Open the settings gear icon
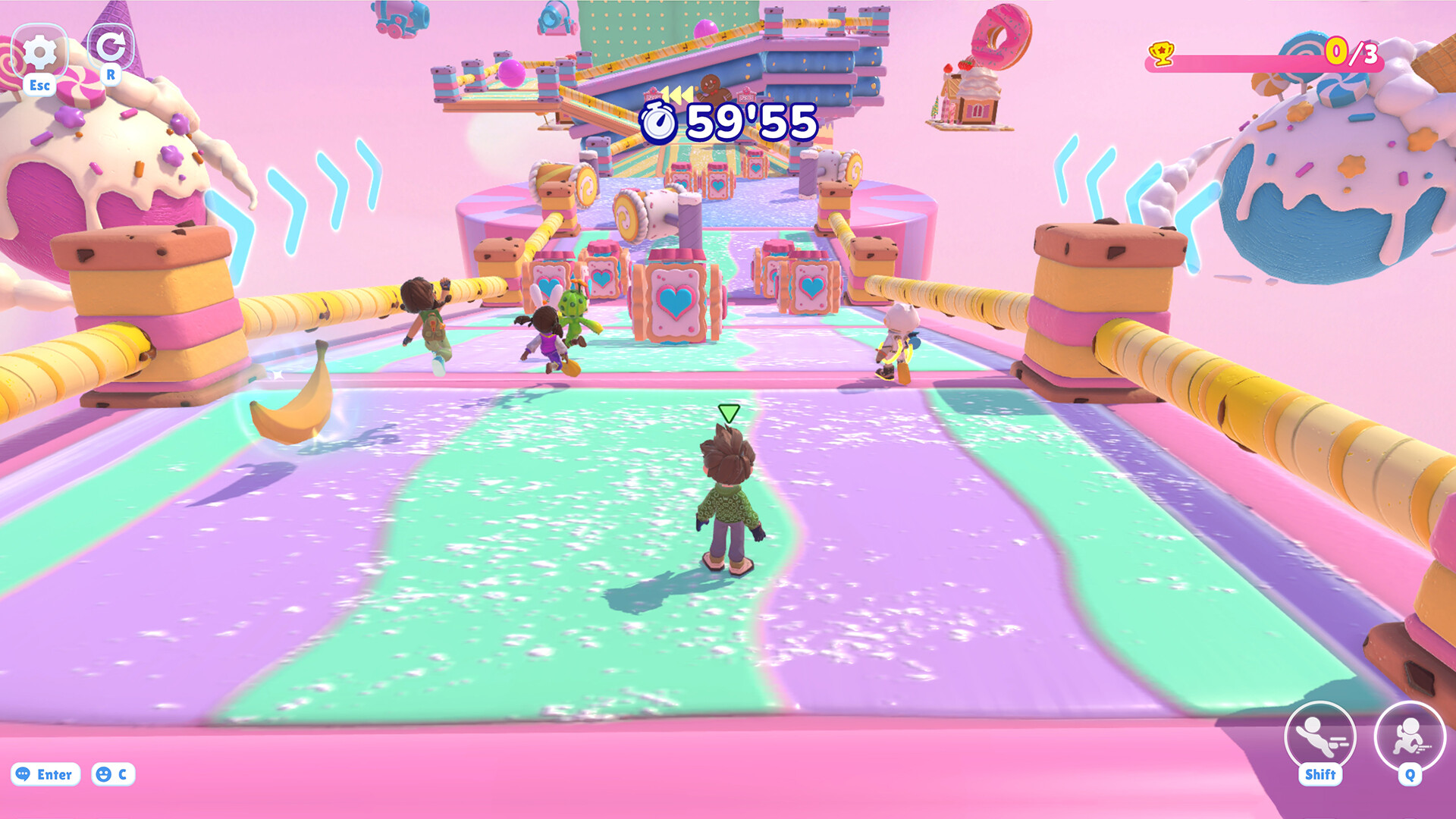Screen dimensions: 1456x819 (x=39, y=53)
